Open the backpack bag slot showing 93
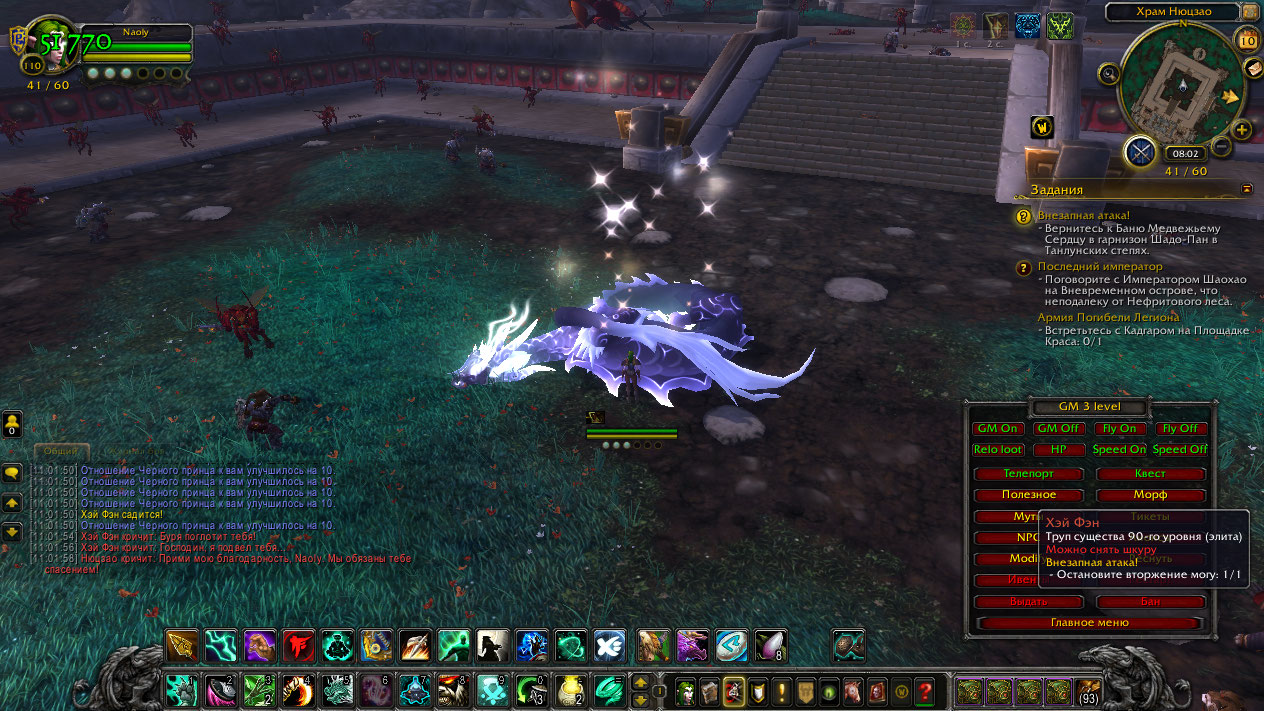This screenshot has width=1264, height=711. coord(1089,690)
